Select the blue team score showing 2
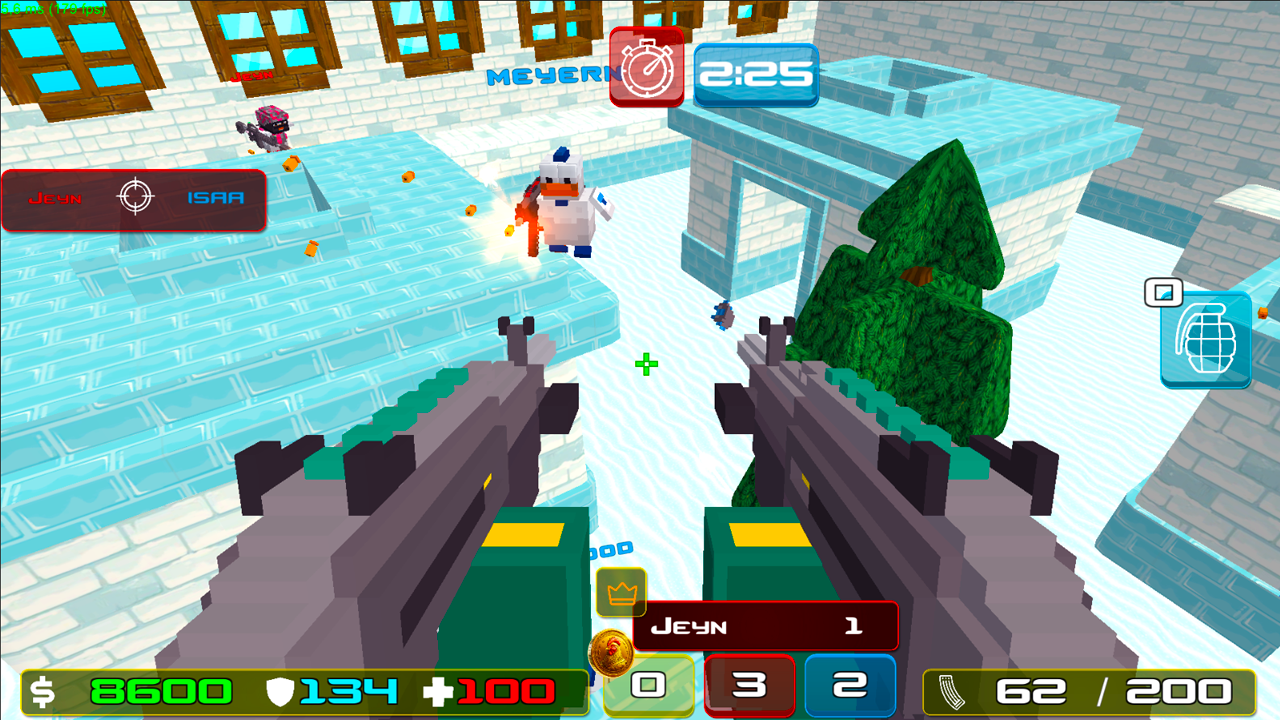Image resolution: width=1280 pixels, height=720 pixels. point(849,683)
